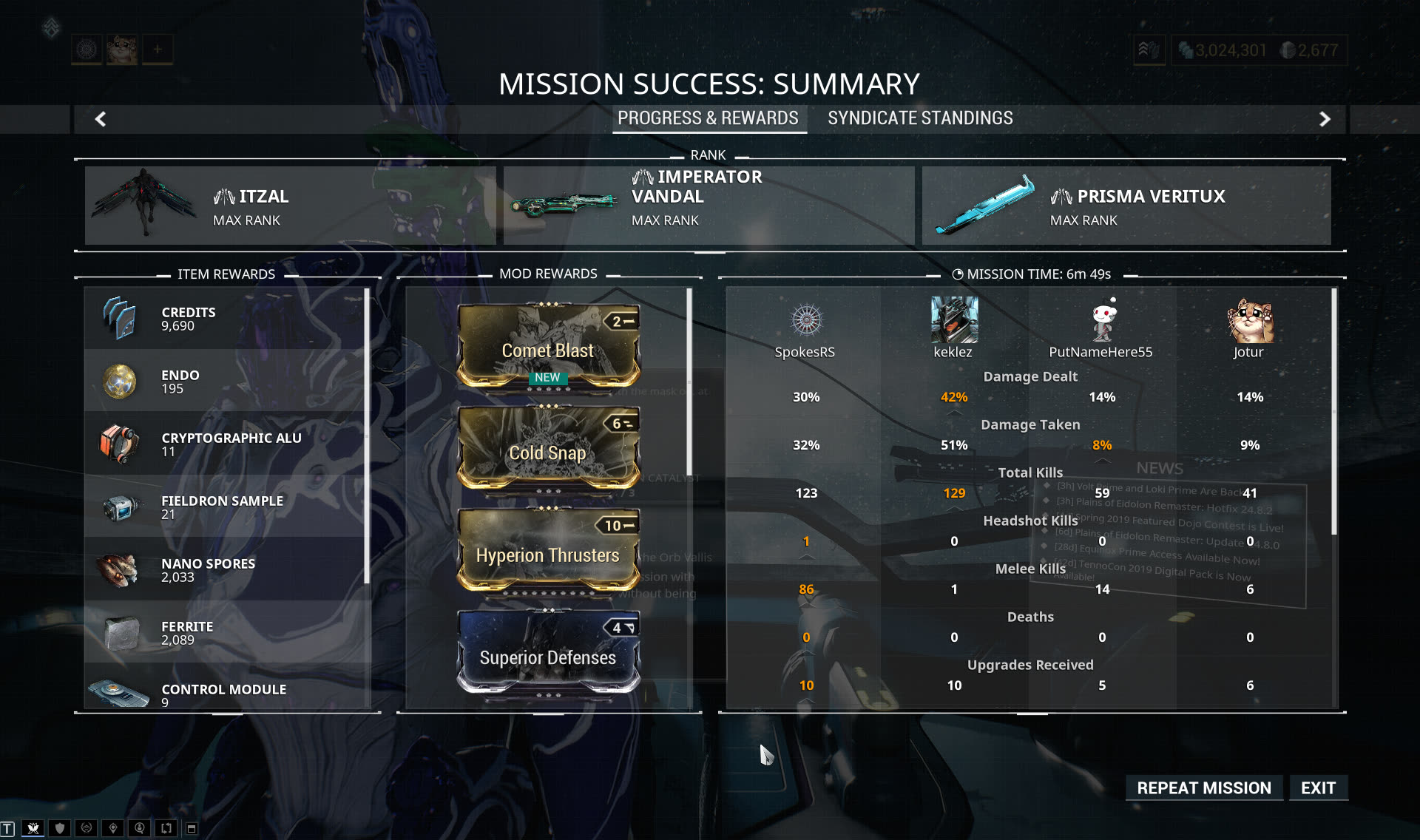Select the Comet Blast mod card
The height and width of the screenshot is (840, 1420).
pos(548,346)
